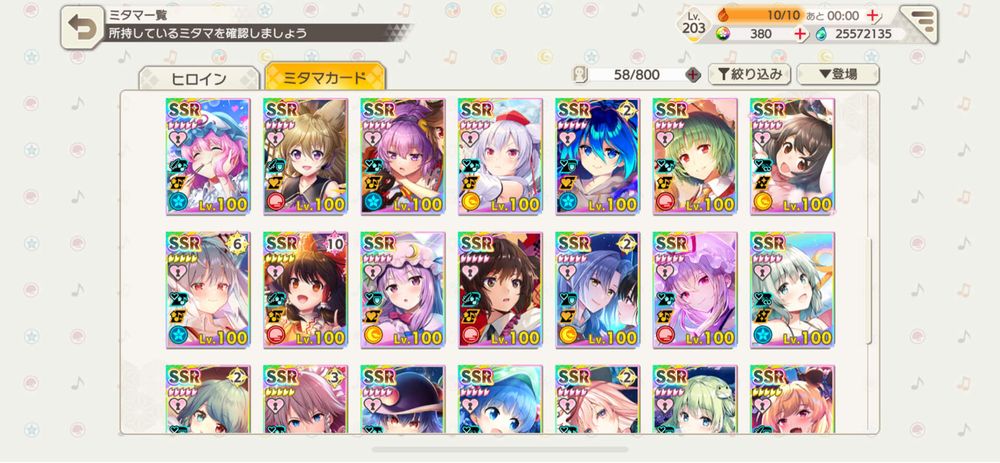Buy gems with the plus beside 380
Screen dimensions: 1000x463
click(x=799, y=34)
